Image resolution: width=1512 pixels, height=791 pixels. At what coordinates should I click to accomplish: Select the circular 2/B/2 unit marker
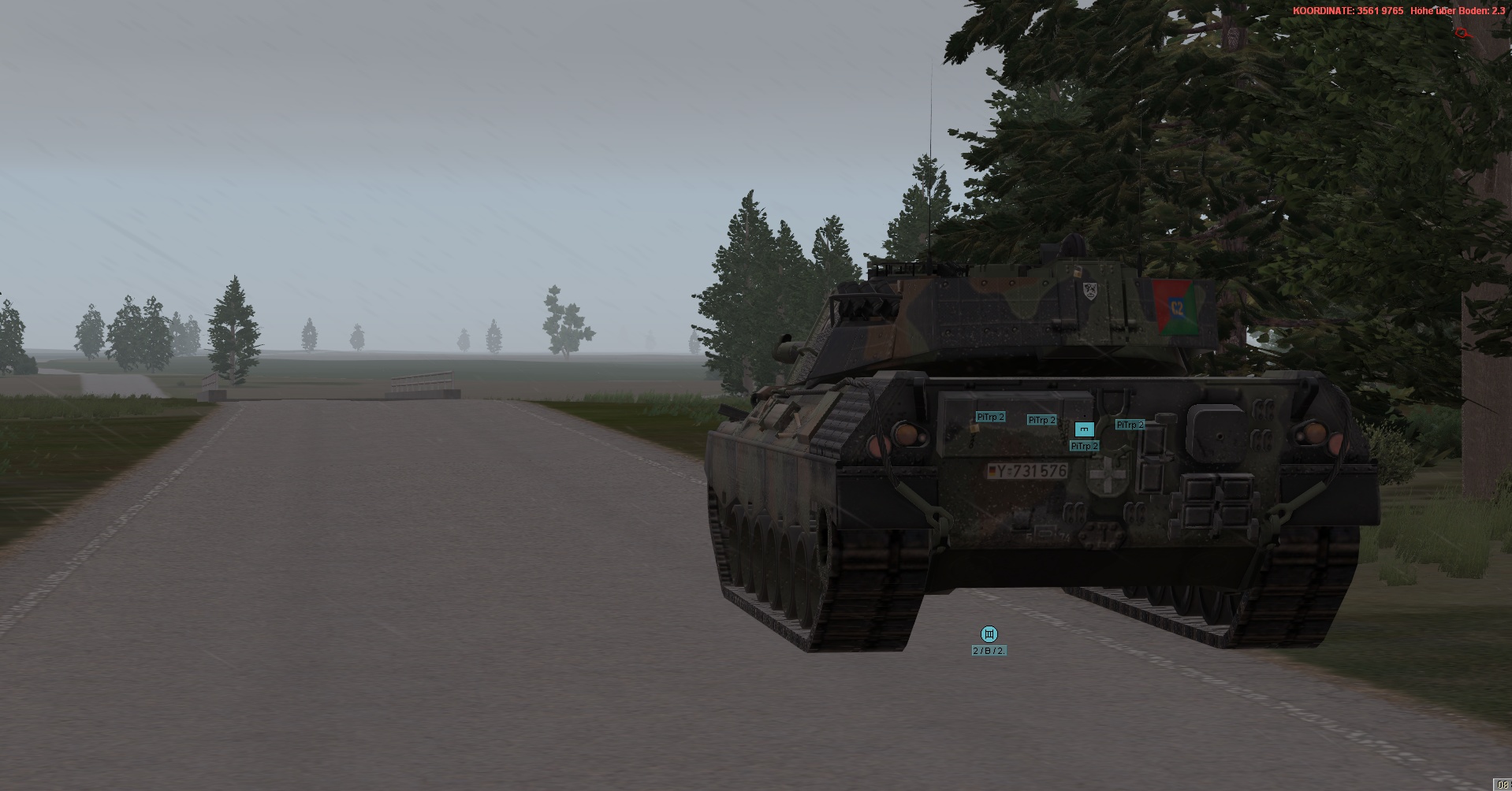point(989,634)
